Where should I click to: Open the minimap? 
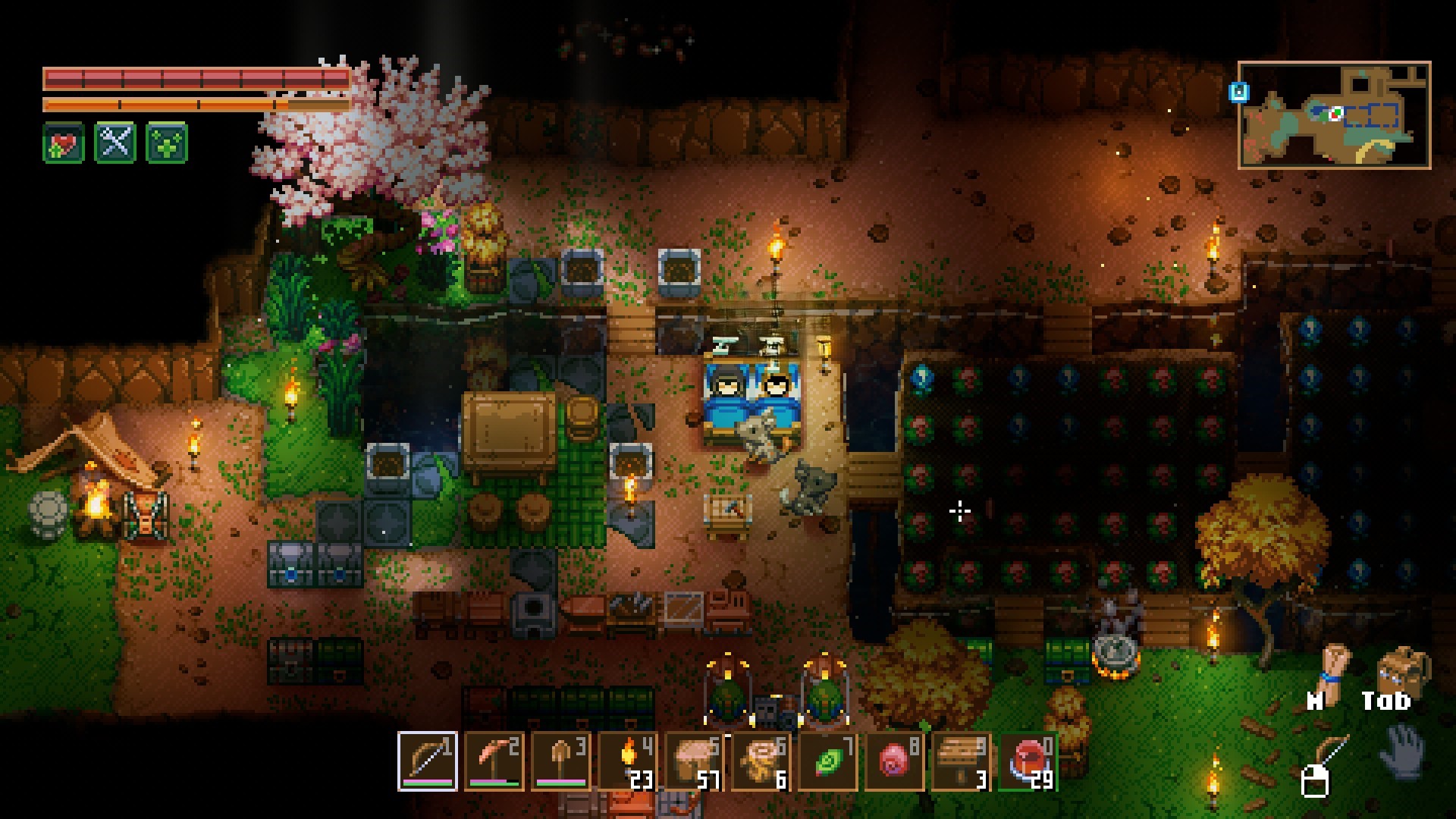point(1334,115)
